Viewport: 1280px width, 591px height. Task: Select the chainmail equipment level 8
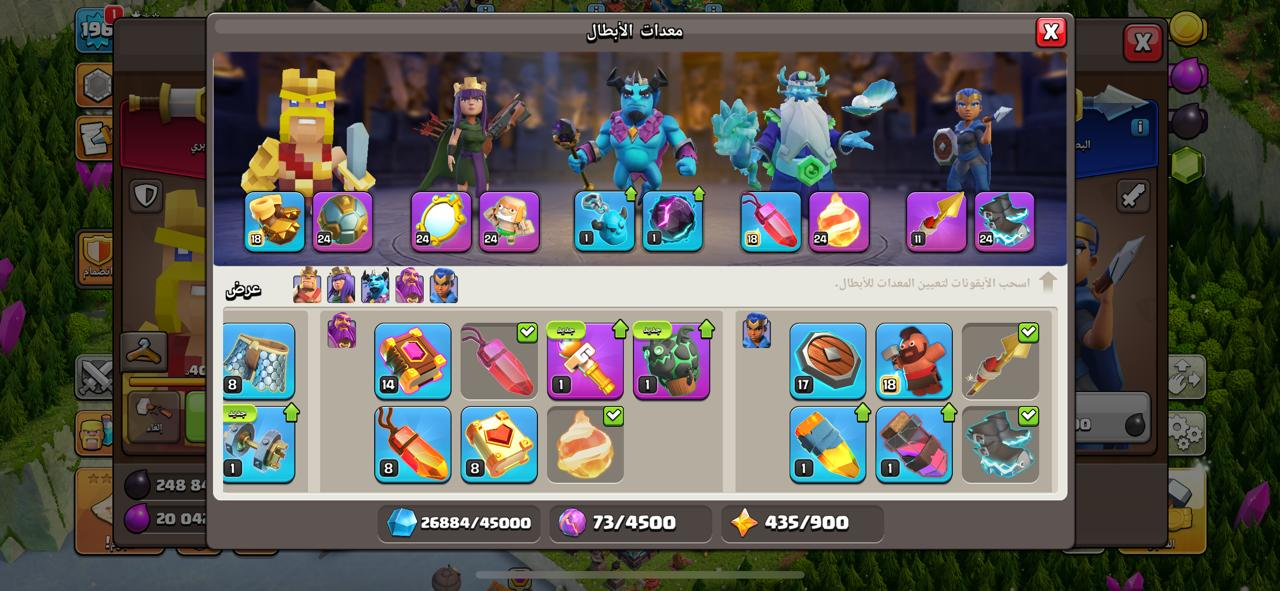[x=258, y=361]
